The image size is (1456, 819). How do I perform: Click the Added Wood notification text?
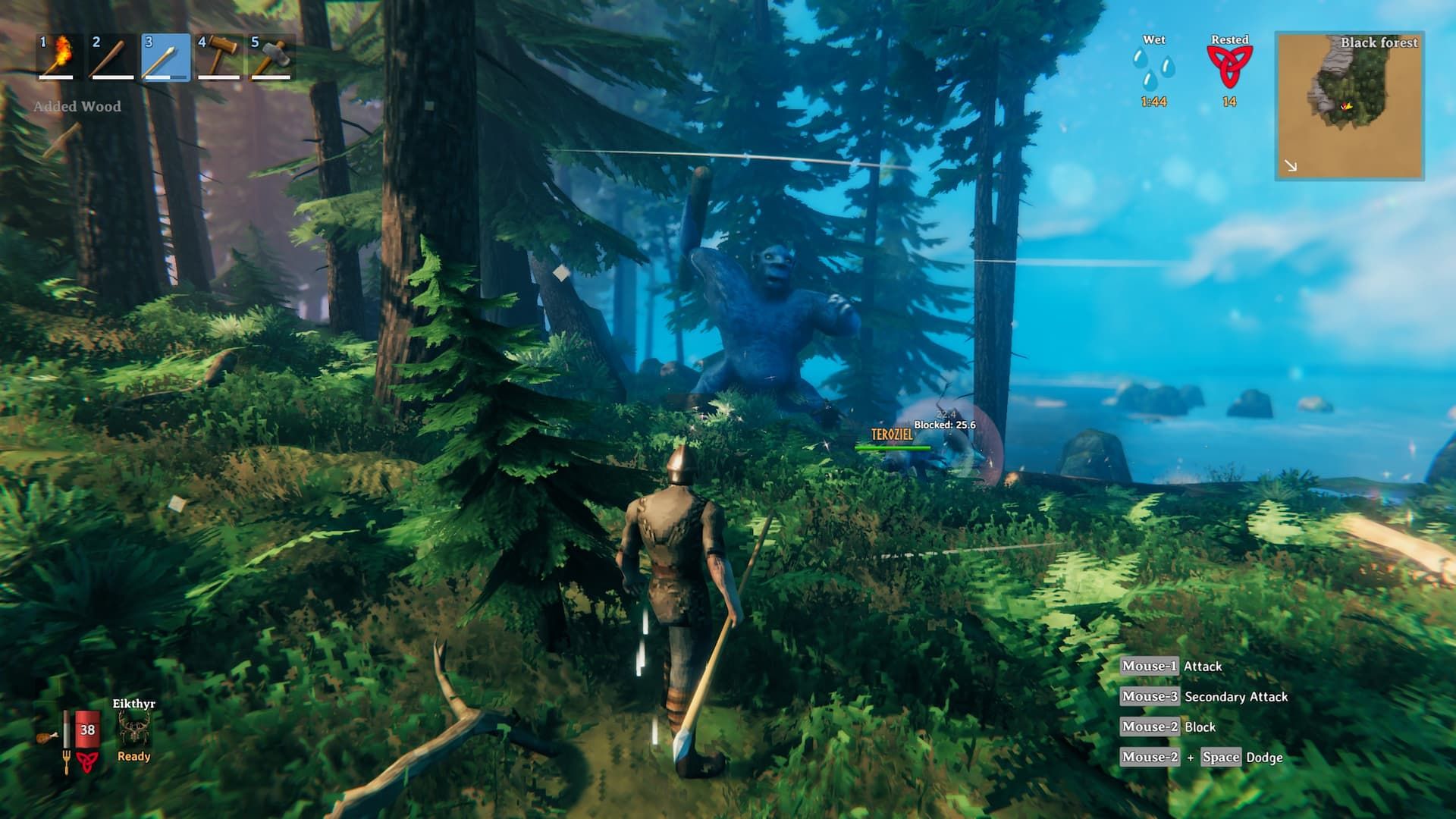[x=76, y=106]
